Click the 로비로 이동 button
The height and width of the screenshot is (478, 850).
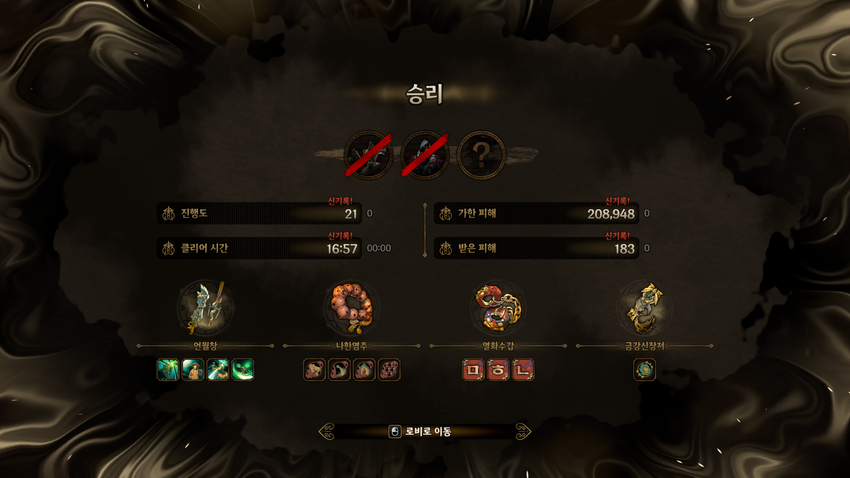click(424, 432)
